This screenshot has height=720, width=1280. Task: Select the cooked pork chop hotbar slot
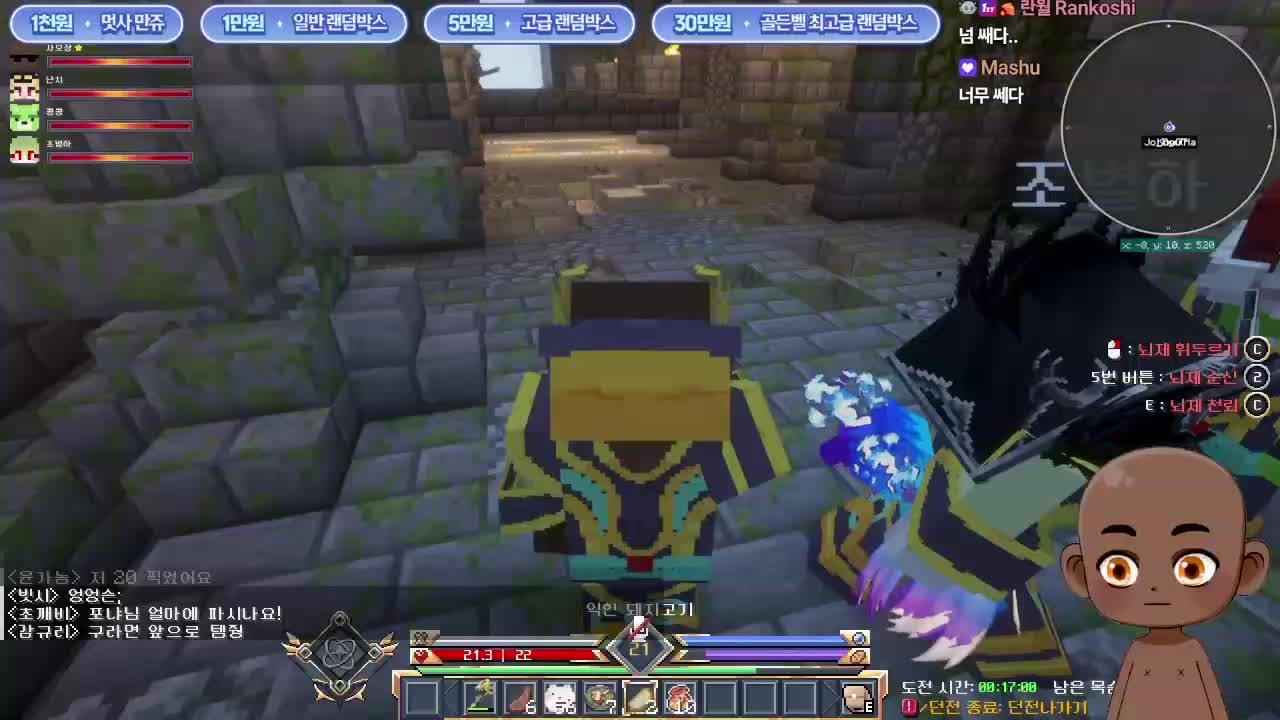640,697
